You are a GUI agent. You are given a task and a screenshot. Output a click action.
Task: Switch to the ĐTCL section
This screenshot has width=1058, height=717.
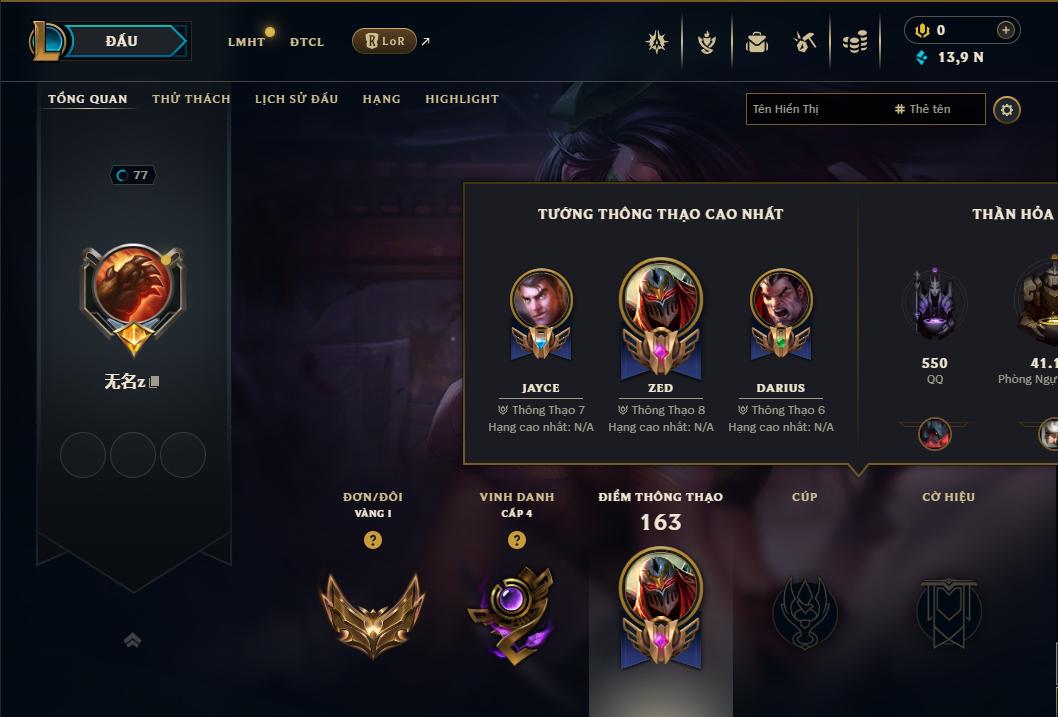(x=307, y=42)
